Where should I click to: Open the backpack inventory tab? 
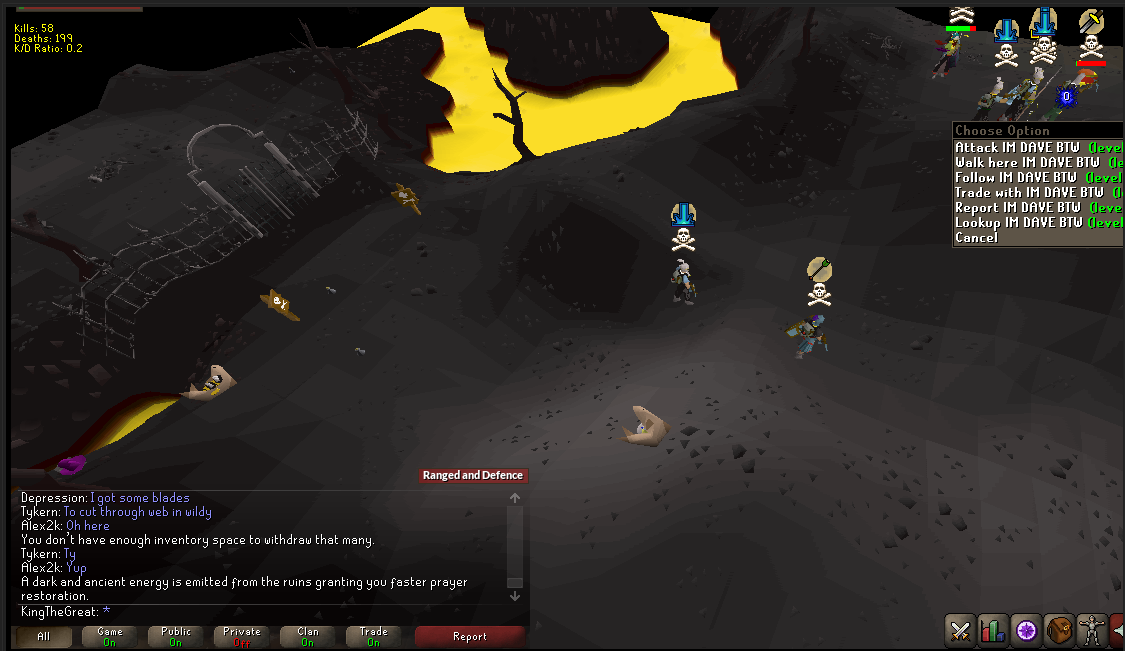pyautogui.click(x=1059, y=630)
